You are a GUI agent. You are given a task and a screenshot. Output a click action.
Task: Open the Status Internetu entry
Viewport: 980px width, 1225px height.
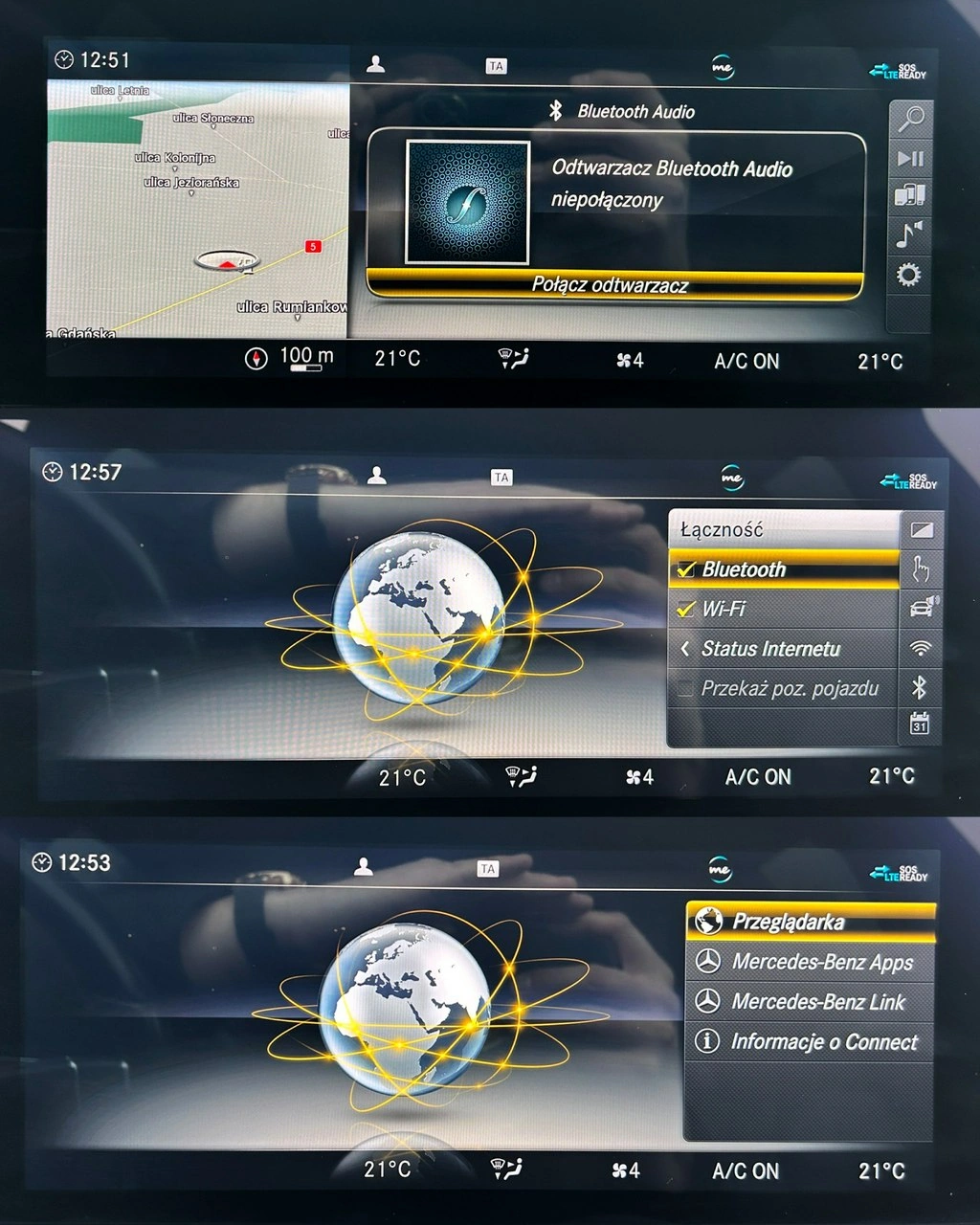pos(770,649)
